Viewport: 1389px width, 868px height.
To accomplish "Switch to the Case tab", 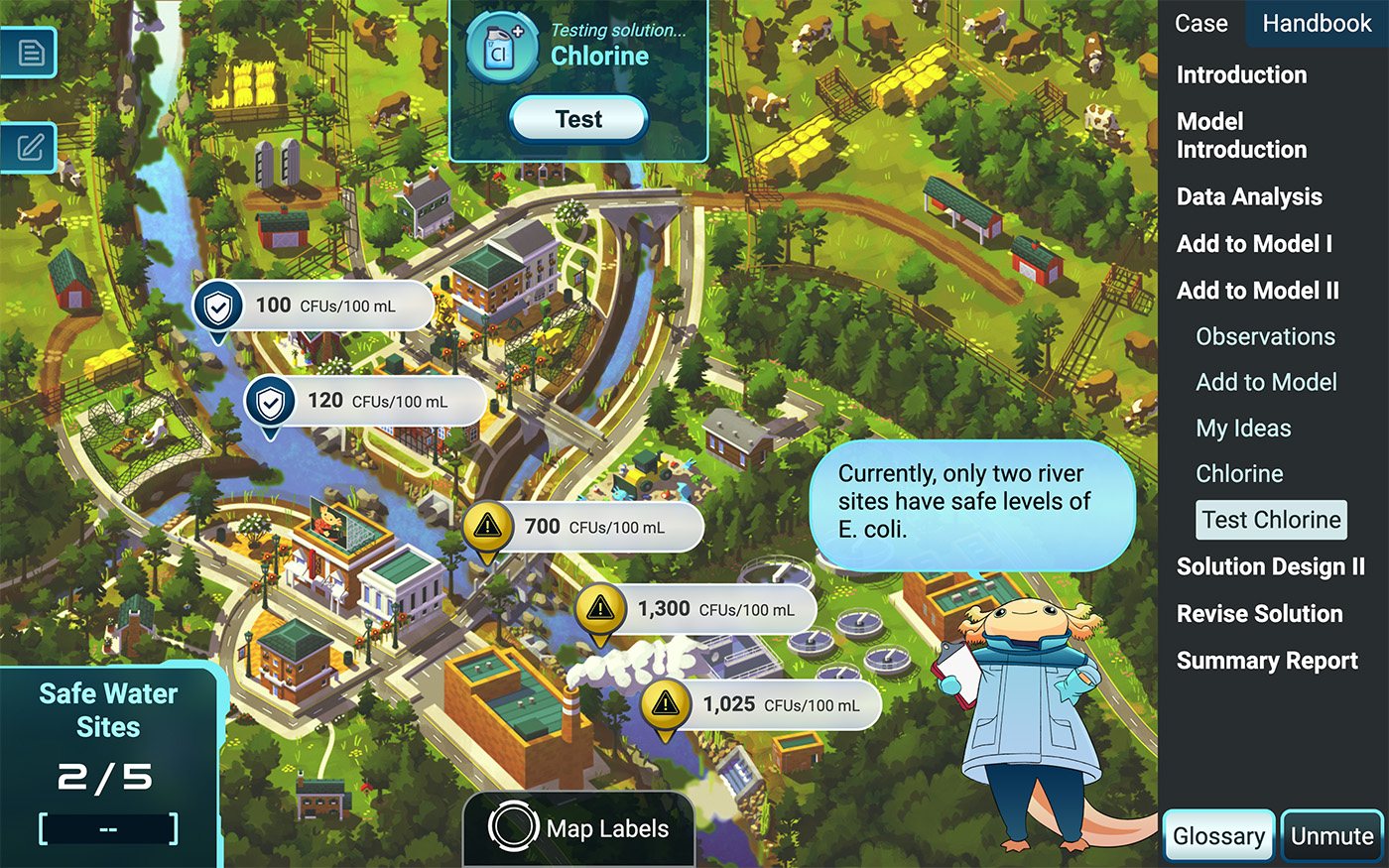I will pos(1200,24).
